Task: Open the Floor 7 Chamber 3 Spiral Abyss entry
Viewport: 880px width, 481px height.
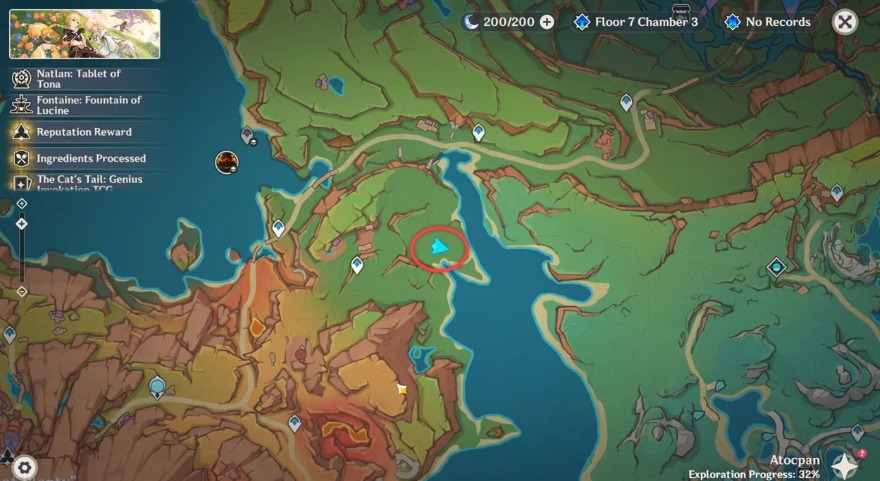Action: 636,22
